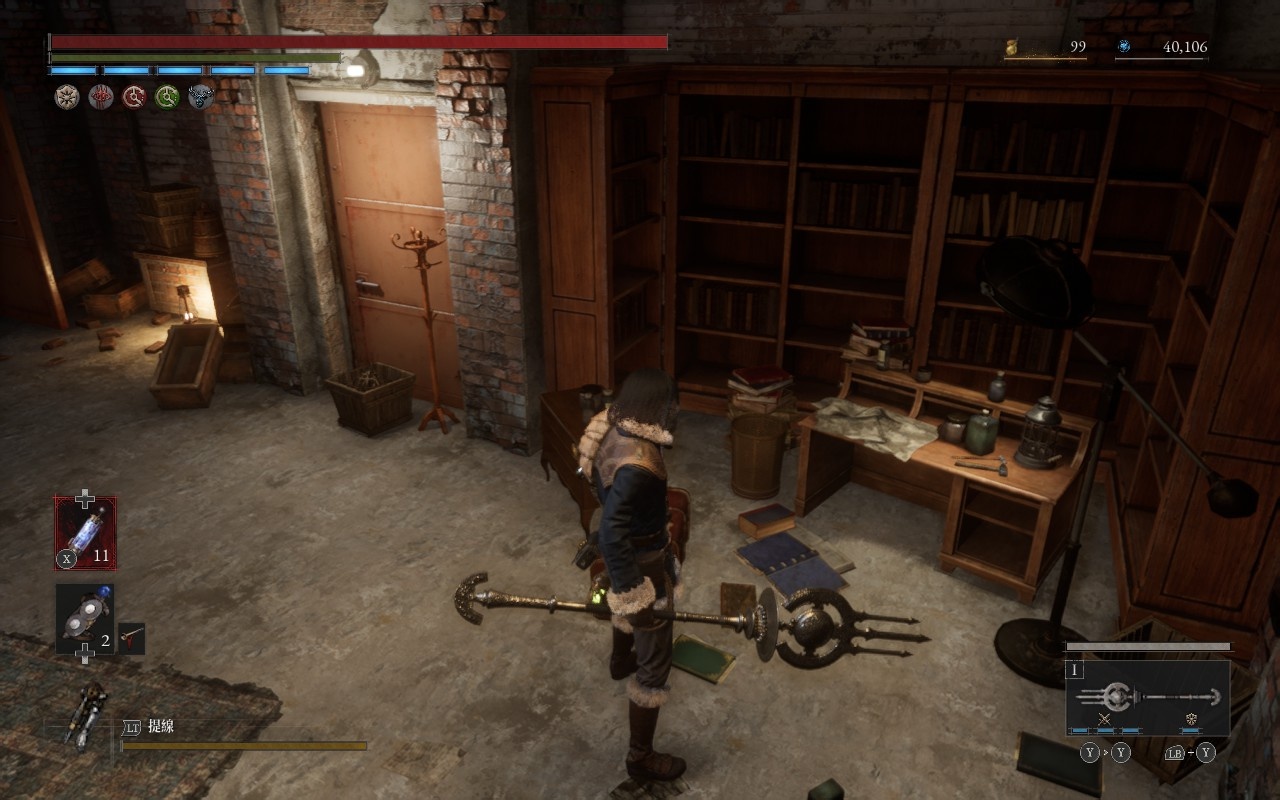Click the red circular status buff icon
Screen dimensions: 1280x800
134,97
